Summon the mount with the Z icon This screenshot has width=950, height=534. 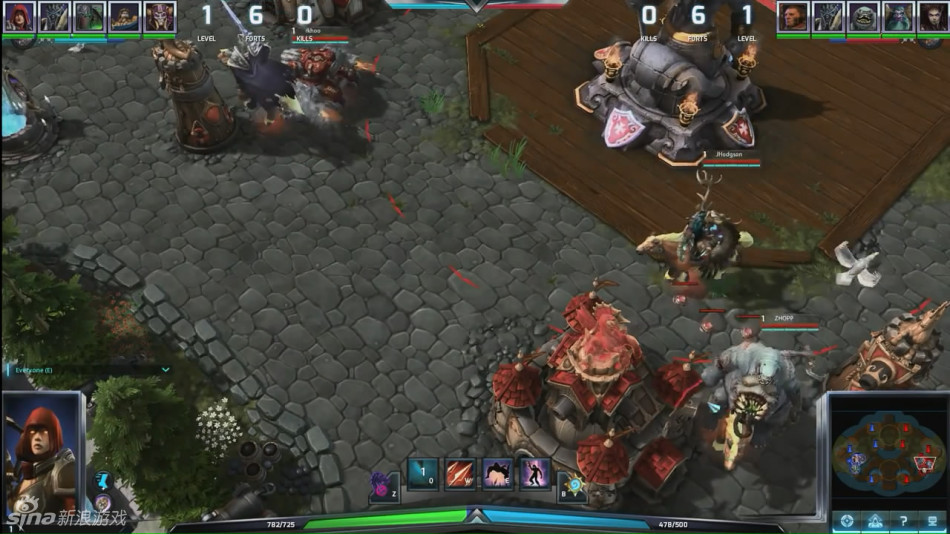[383, 486]
